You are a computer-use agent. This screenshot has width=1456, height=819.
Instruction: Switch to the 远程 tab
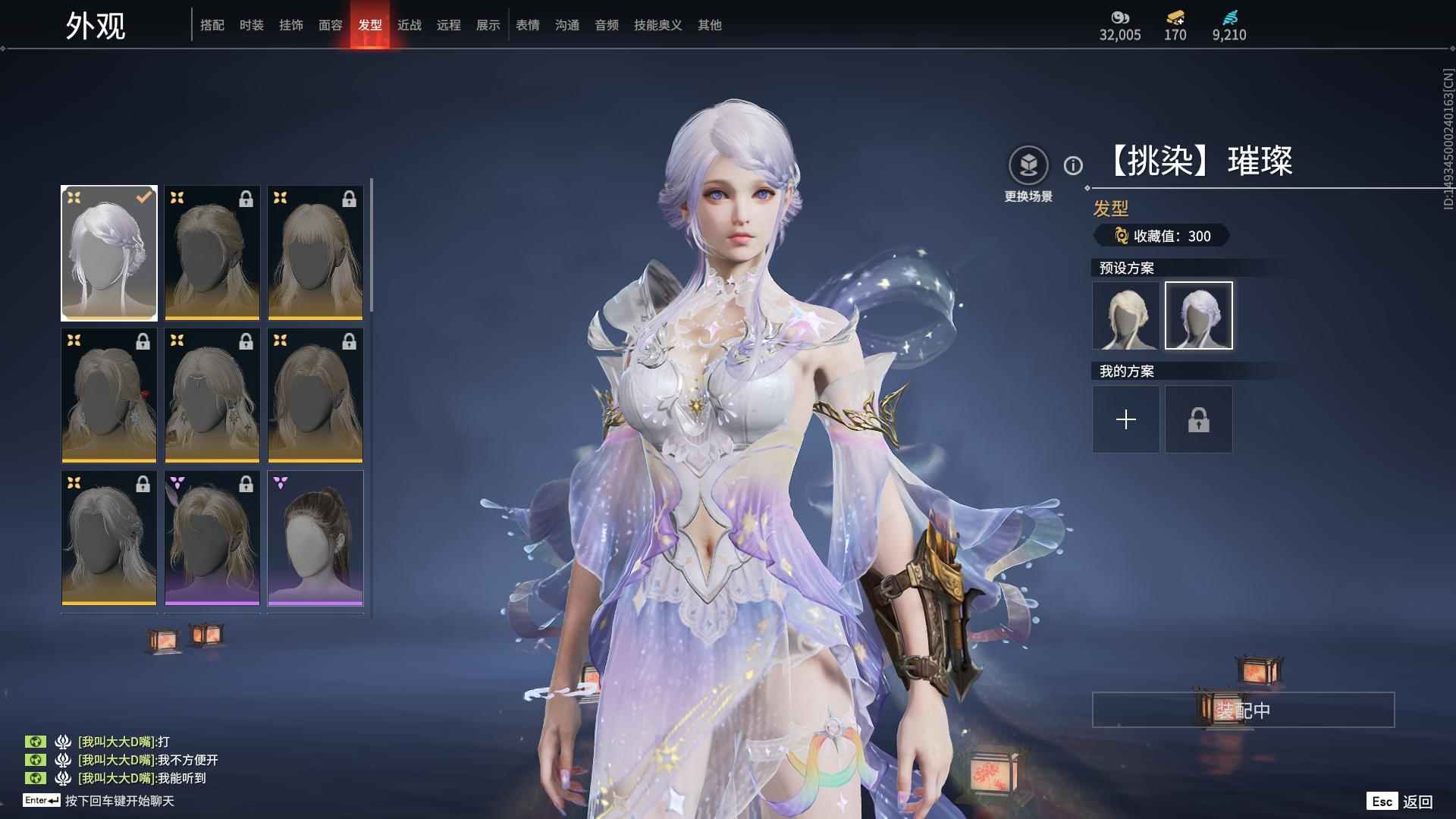point(448,25)
